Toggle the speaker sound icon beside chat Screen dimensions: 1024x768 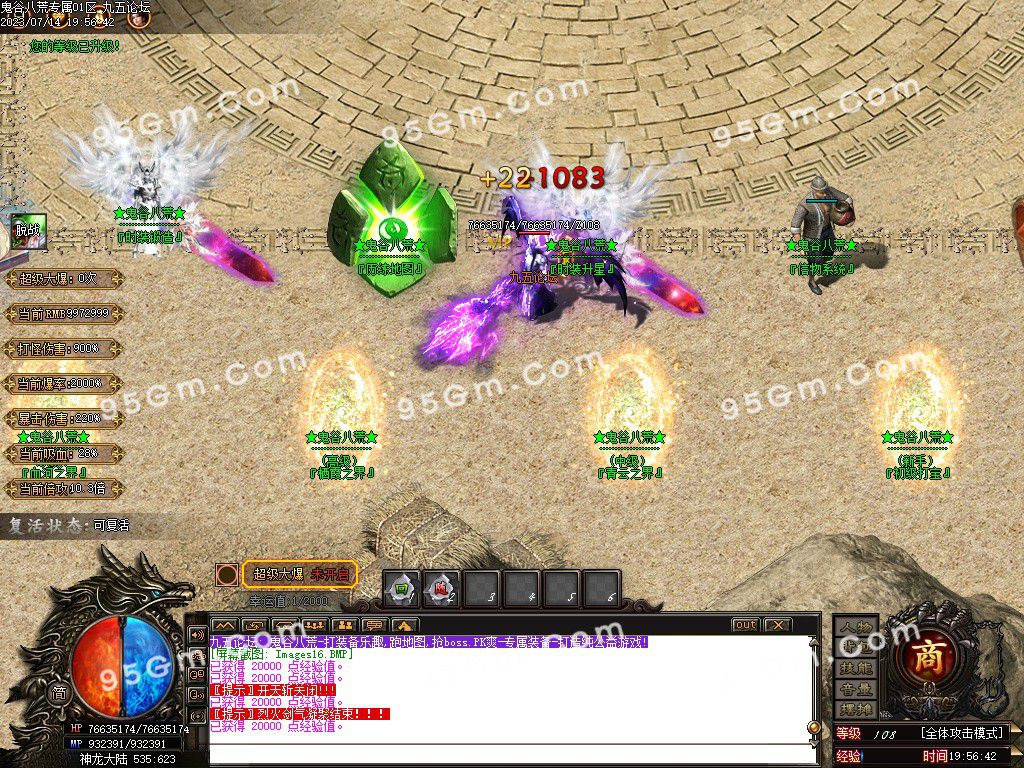coord(197,634)
